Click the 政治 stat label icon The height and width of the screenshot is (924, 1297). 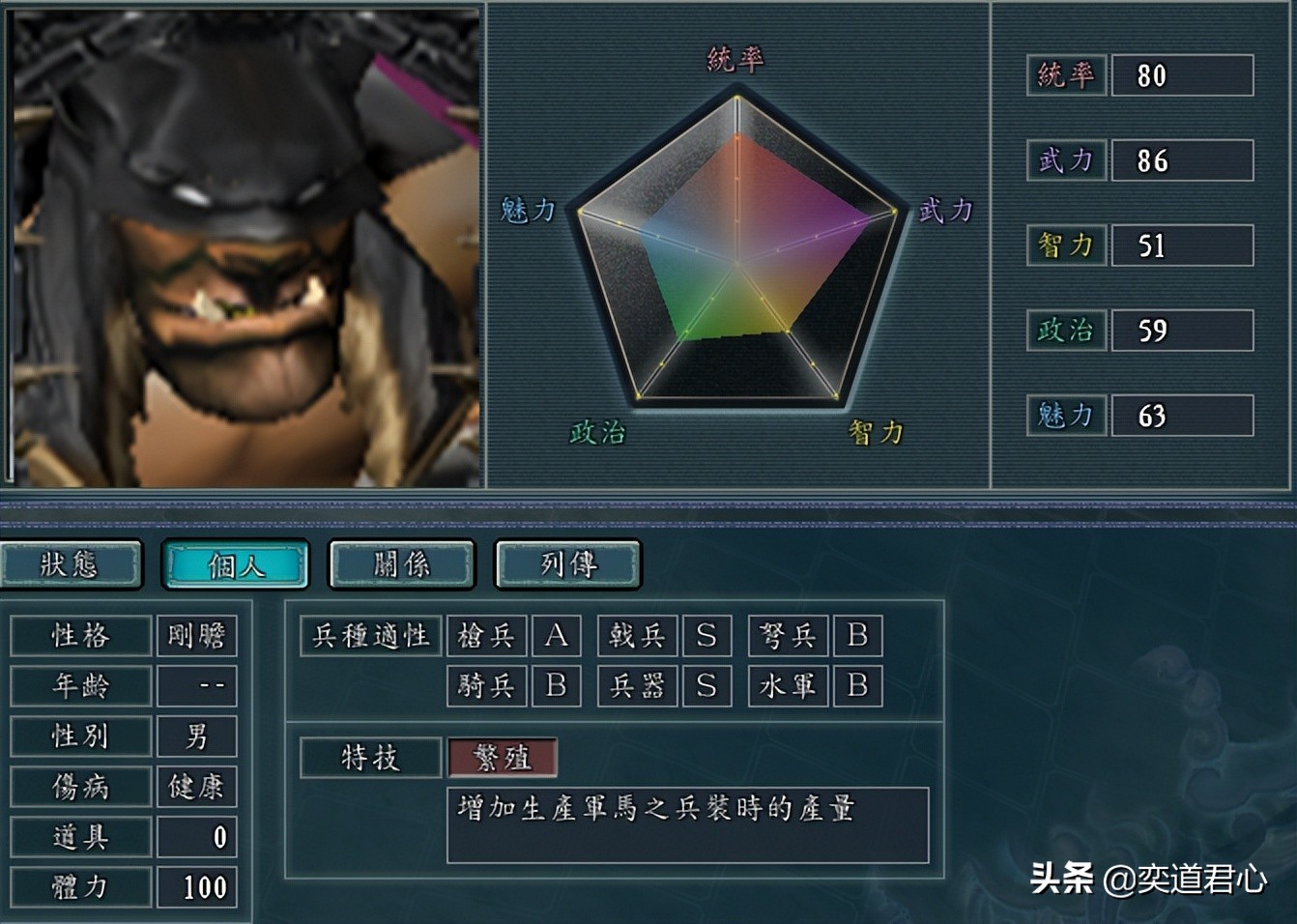click(1064, 330)
